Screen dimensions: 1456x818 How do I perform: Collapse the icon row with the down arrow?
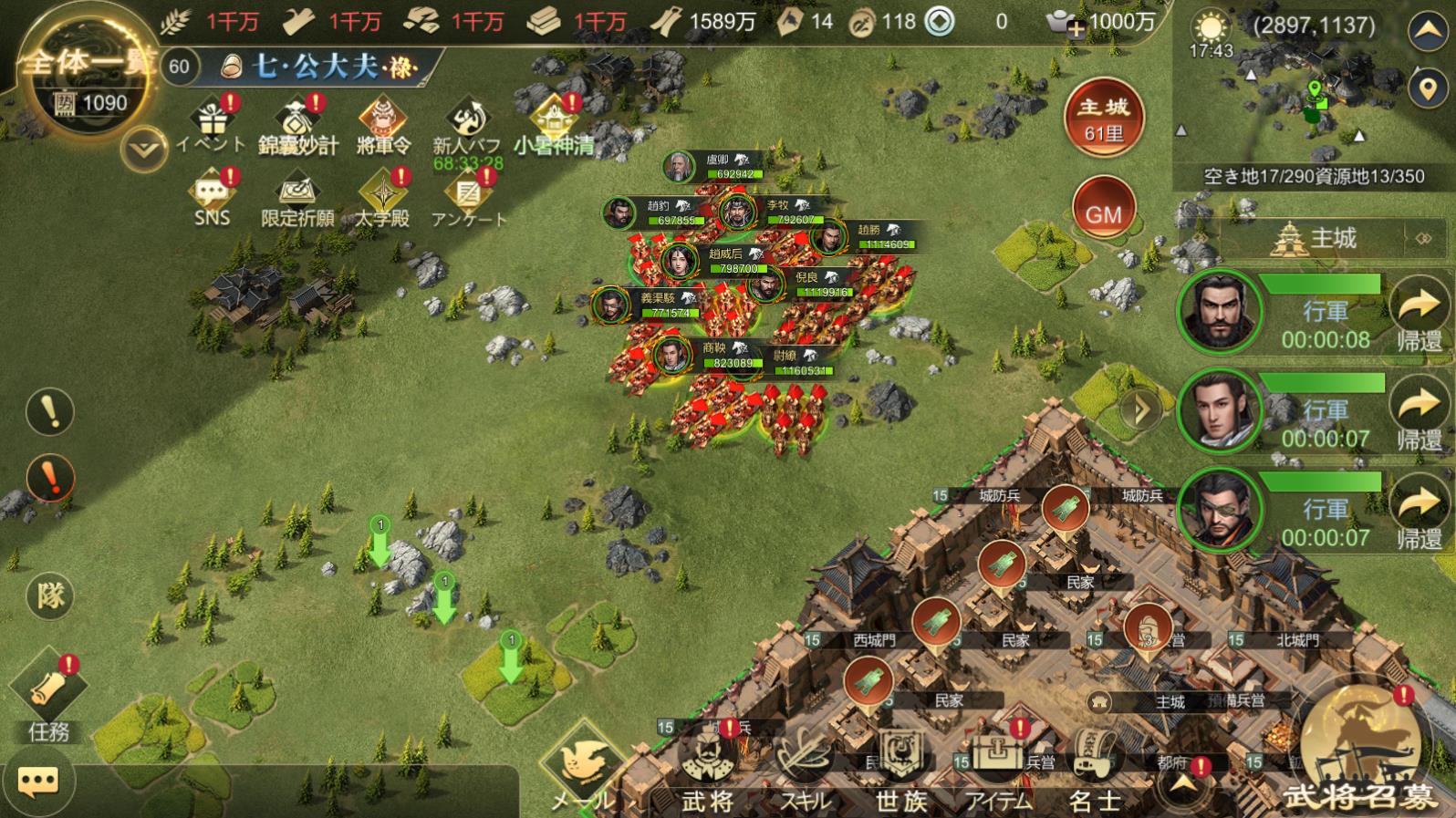pos(144,149)
